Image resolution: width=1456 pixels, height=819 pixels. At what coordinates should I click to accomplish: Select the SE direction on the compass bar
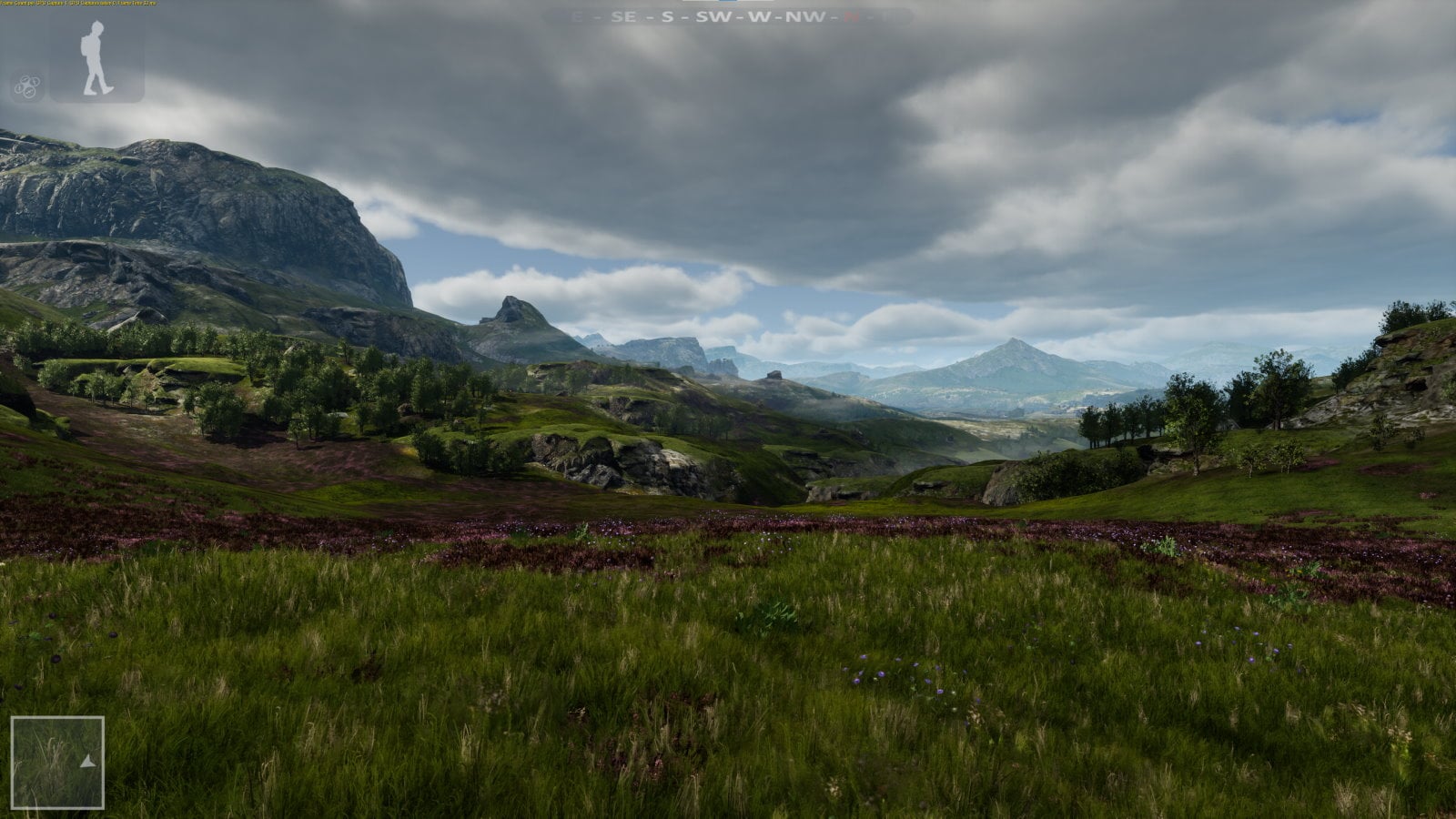[623, 15]
